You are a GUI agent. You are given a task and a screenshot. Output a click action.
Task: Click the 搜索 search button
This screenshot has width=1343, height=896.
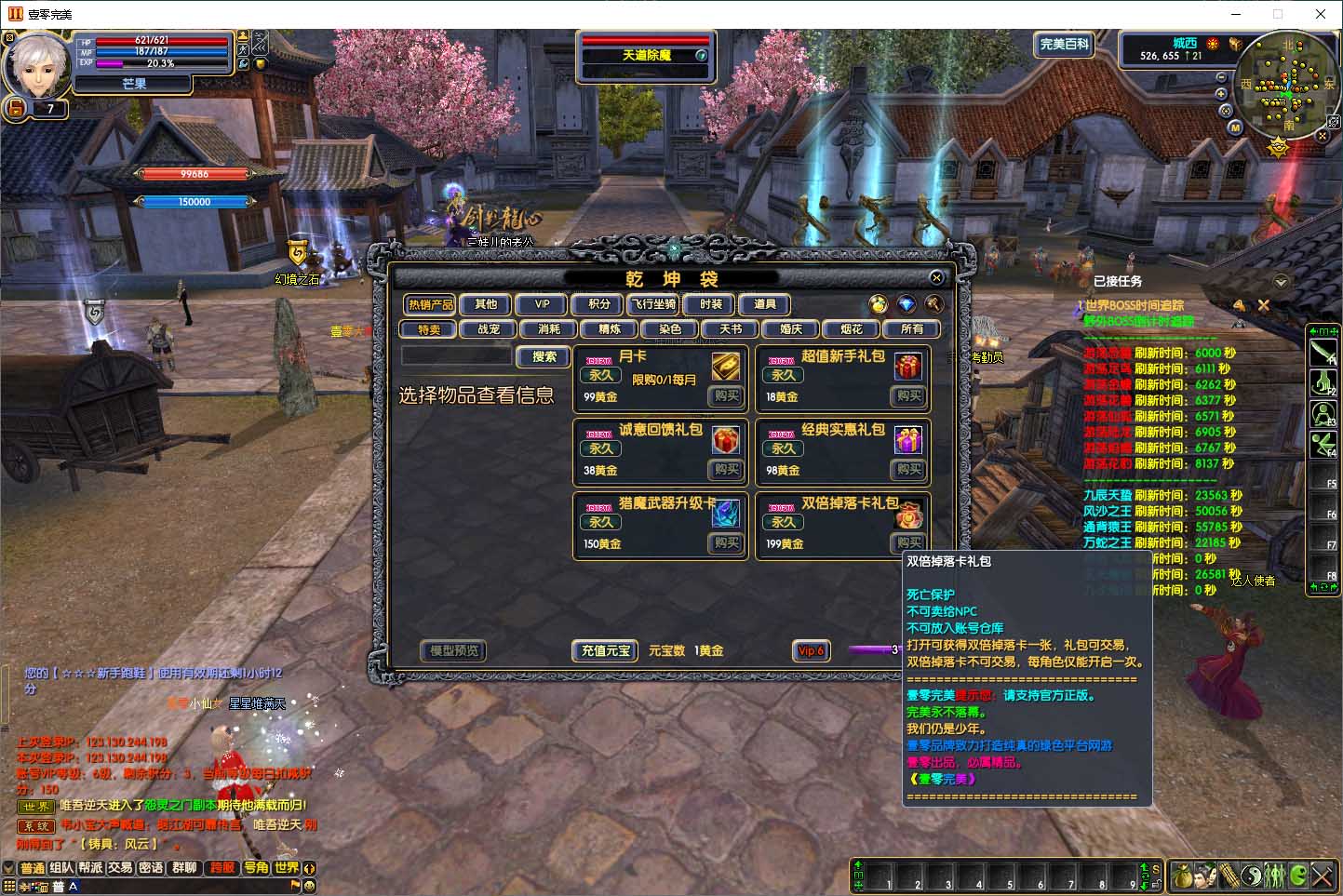(x=544, y=356)
